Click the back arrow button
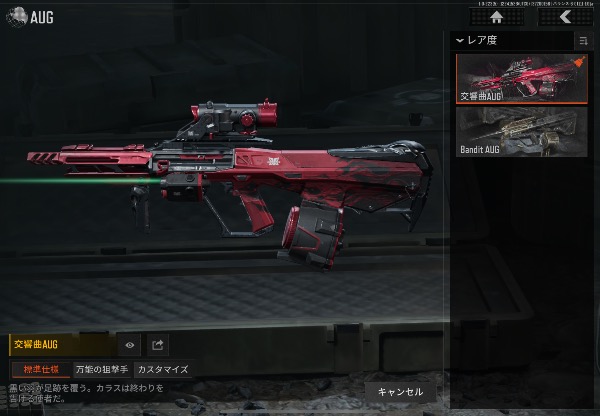Screen dimensions: 600x416 [x=564, y=17]
